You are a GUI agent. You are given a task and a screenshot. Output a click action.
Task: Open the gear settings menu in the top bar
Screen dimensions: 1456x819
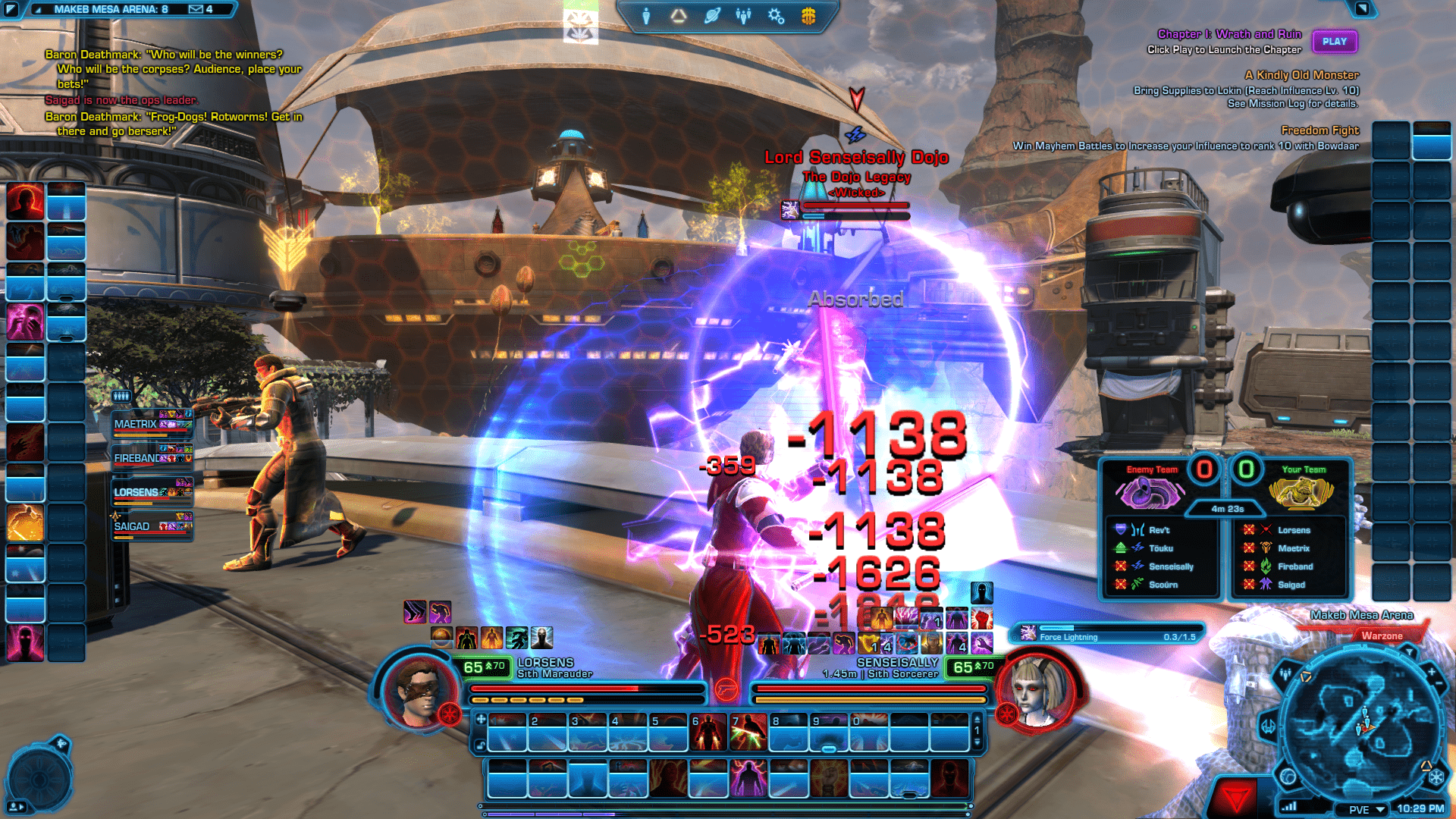coord(776,16)
